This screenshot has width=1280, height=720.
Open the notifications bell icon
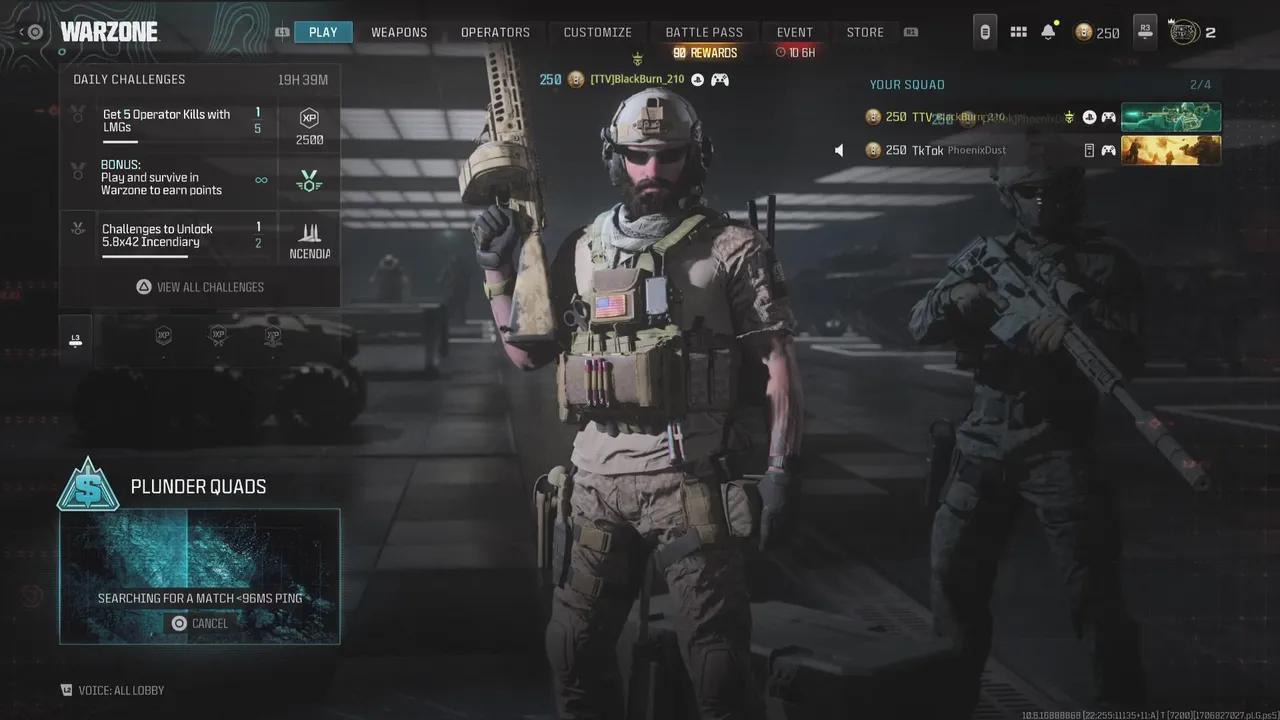coord(1047,32)
